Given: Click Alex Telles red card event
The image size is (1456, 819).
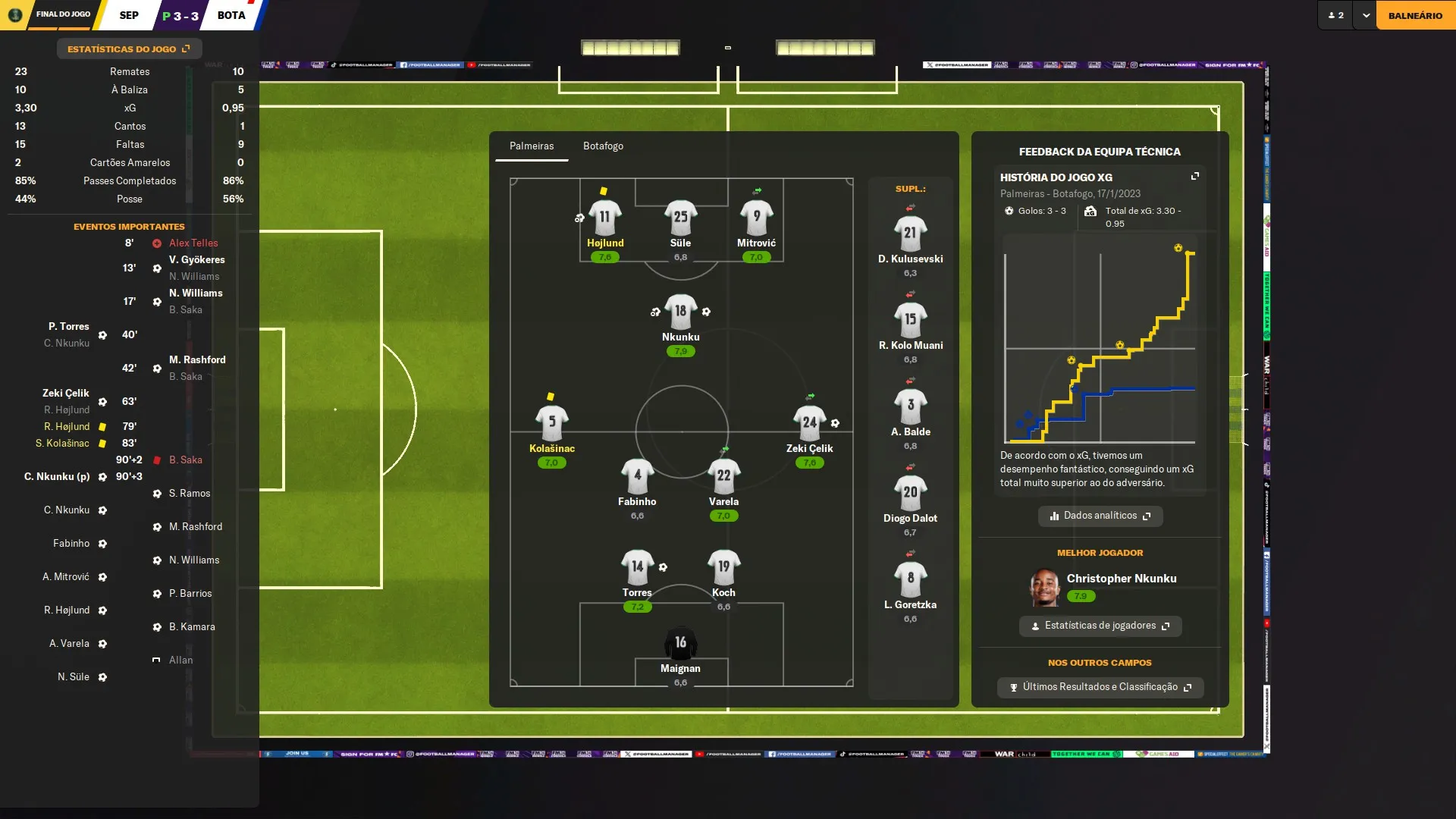Looking at the screenshot, I should [193, 243].
